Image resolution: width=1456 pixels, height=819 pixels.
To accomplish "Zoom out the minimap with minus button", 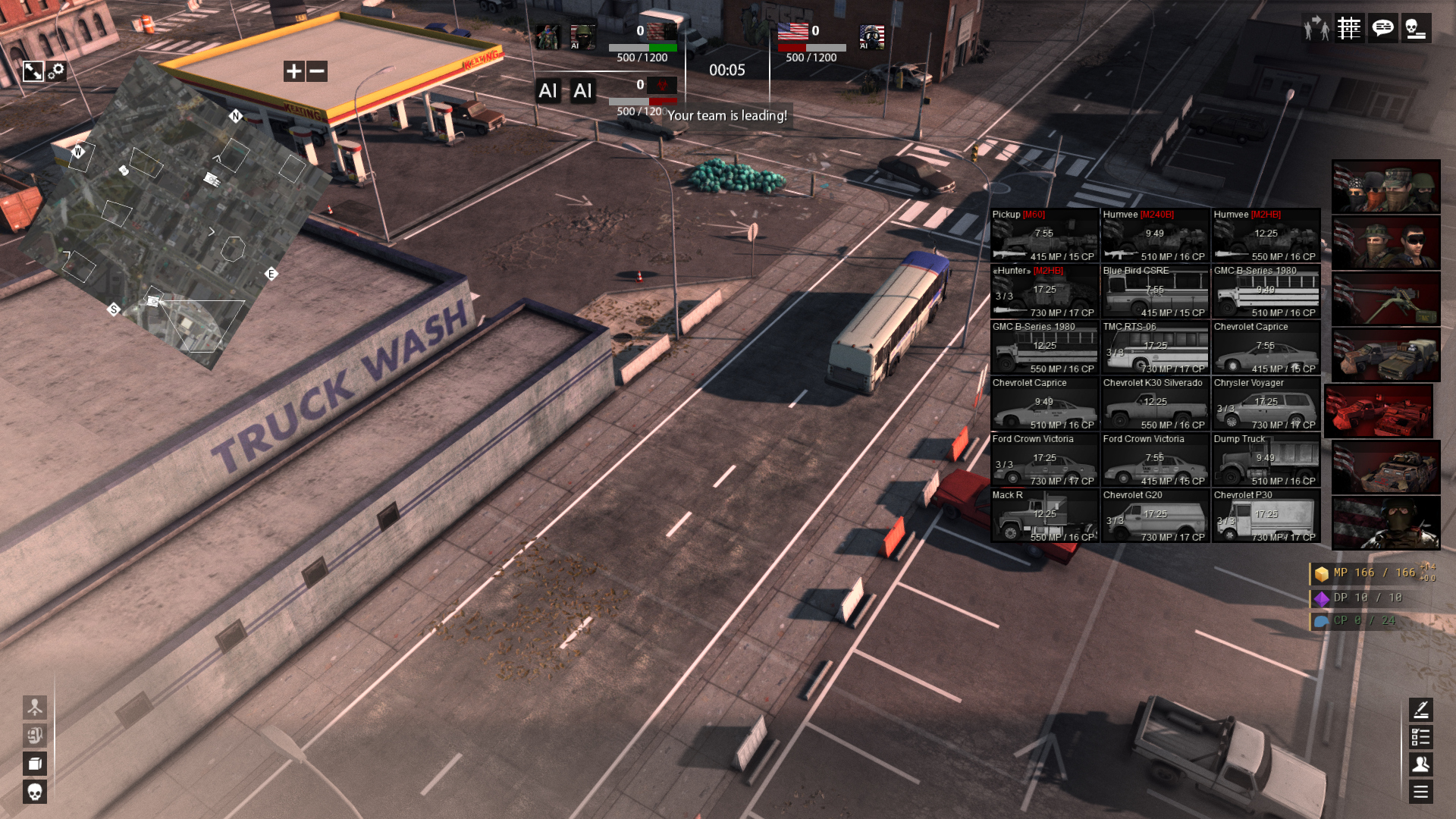I will (x=317, y=71).
